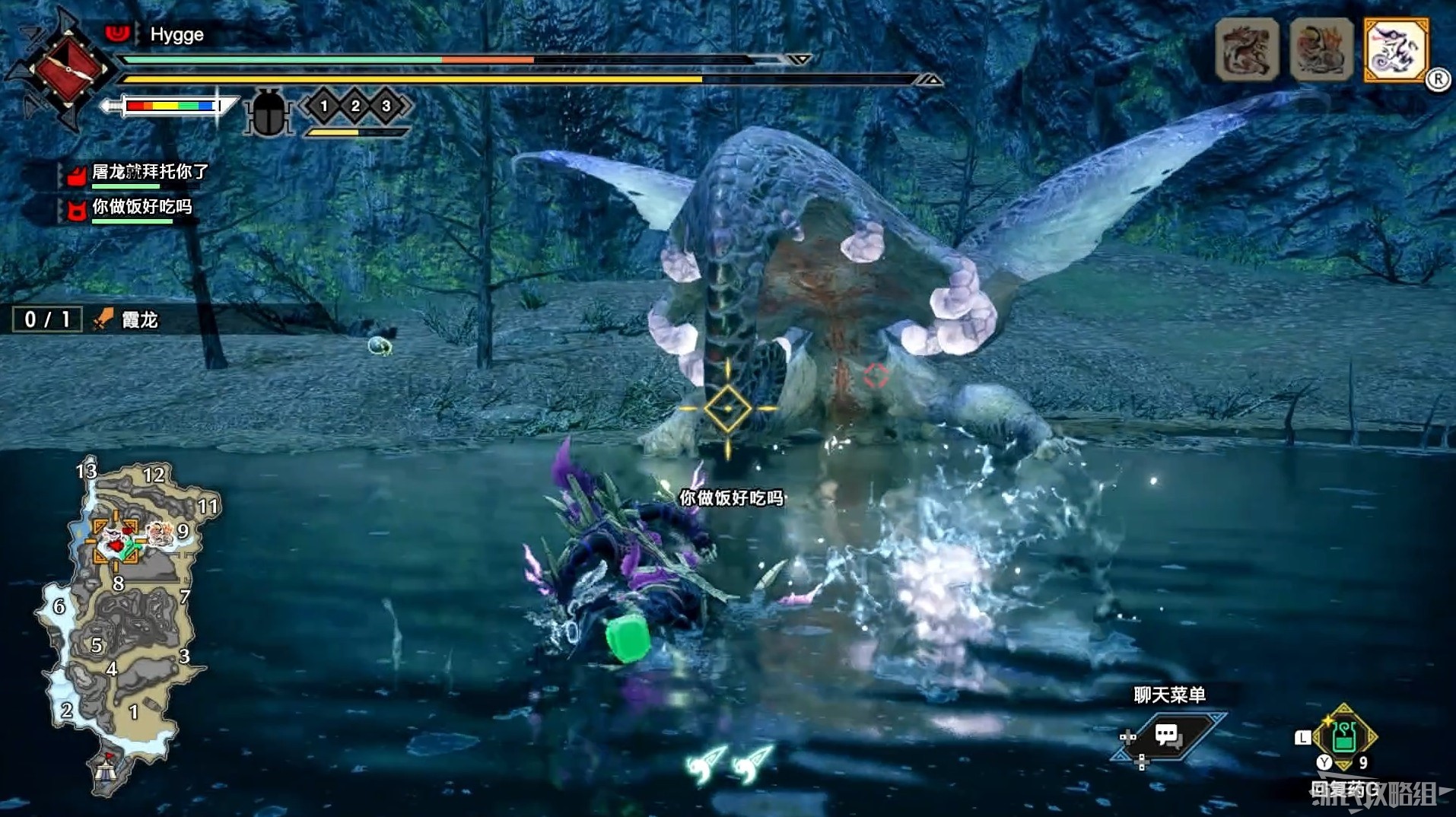Click the red quest clock emblem
Image resolution: width=1456 pixels, height=817 pixels.
tap(68, 70)
